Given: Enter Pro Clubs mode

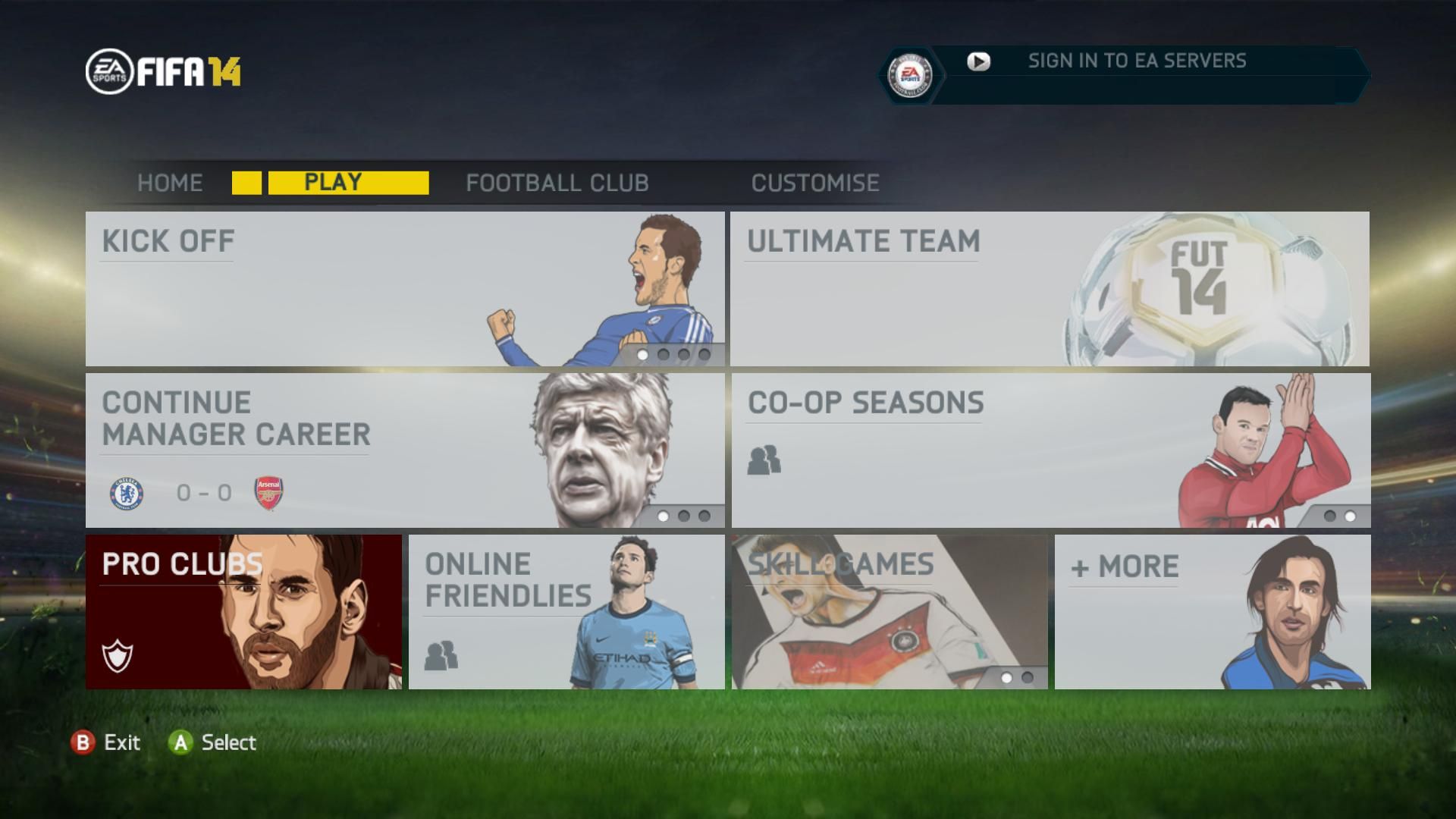Looking at the screenshot, I should 243,612.
